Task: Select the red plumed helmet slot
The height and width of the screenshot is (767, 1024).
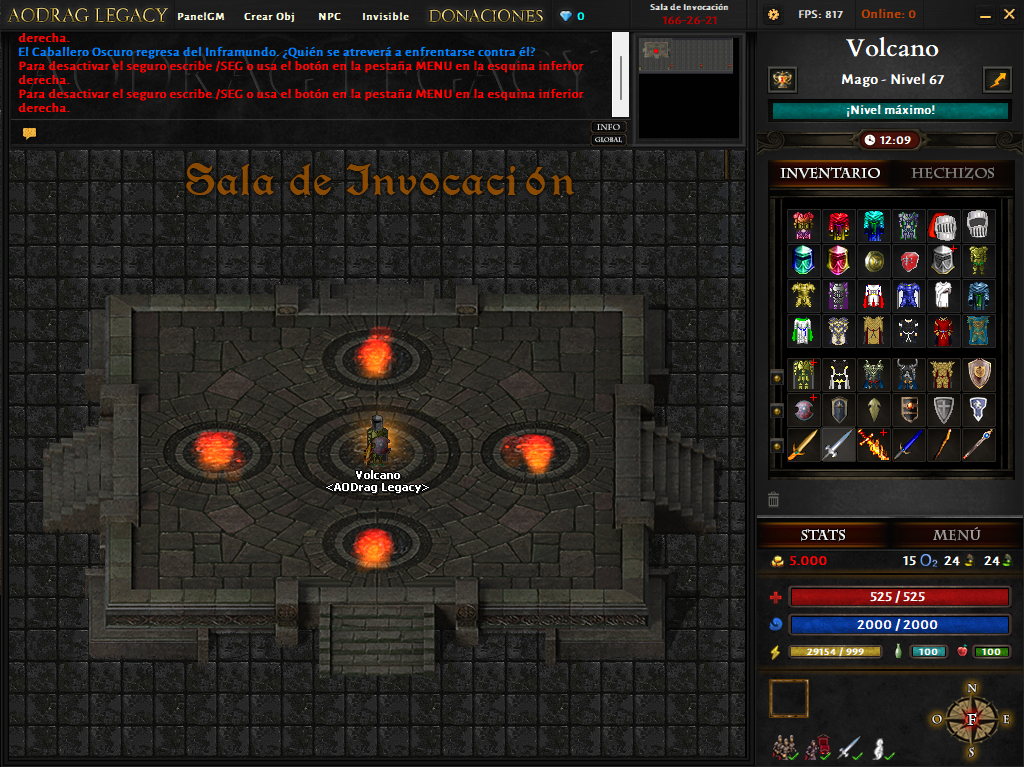Action: click(x=943, y=226)
